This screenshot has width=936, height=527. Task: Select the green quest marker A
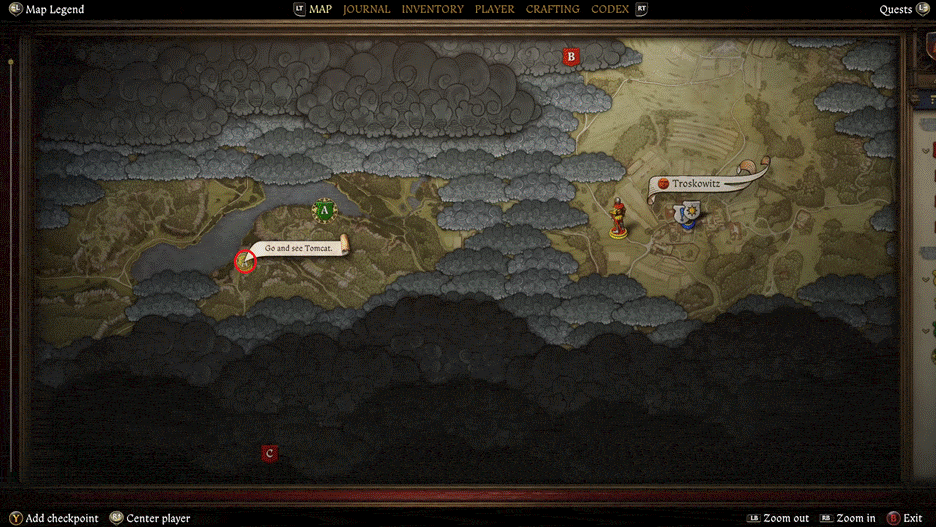click(x=323, y=210)
